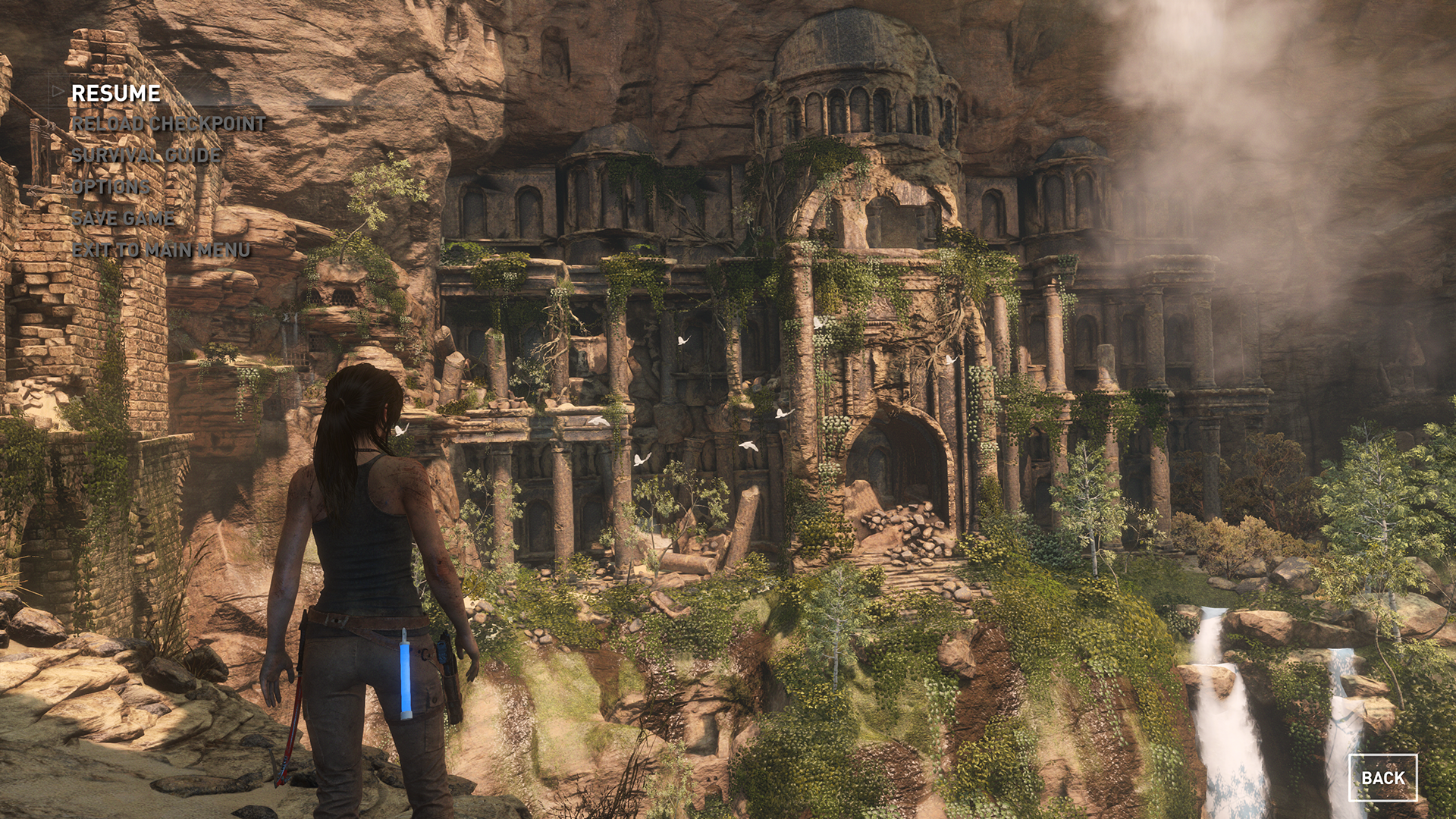Image resolution: width=1456 pixels, height=819 pixels.
Task: Choose Reload Checkpoint from pause menu
Action: (168, 124)
